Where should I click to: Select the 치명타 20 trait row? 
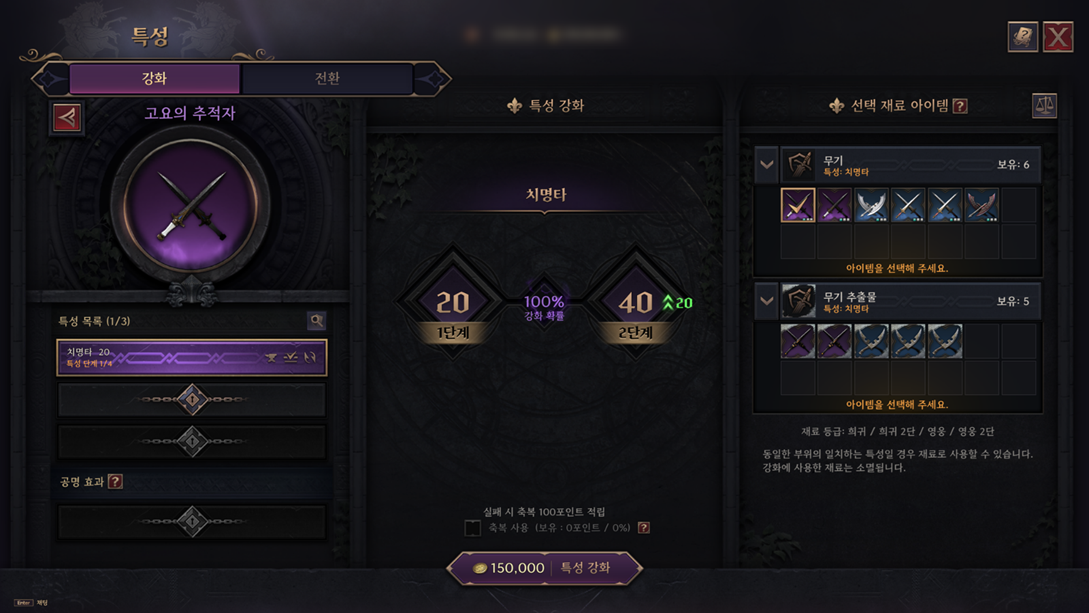click(x=192, y=357)
